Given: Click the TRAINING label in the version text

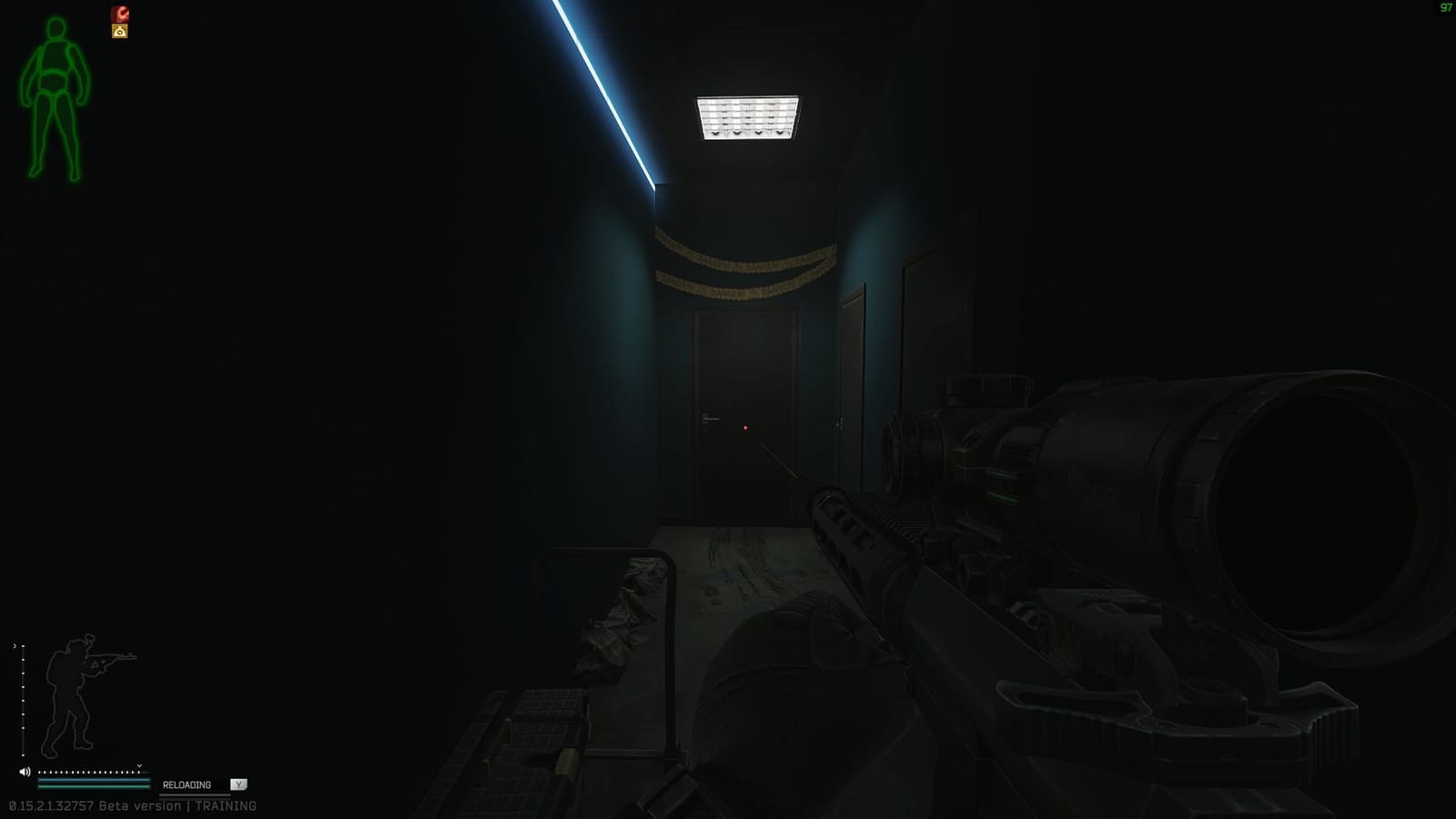Looking at the screenshot, I should [227, 805].
